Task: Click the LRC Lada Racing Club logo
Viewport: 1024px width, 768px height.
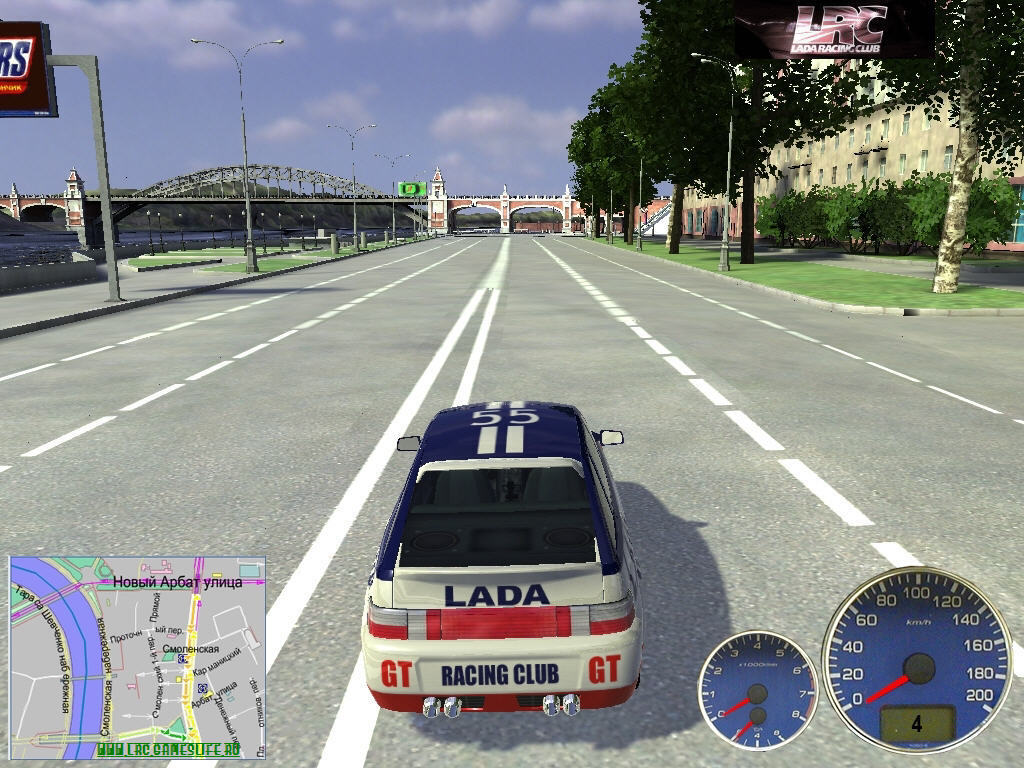Action: (x=834, y=29)
